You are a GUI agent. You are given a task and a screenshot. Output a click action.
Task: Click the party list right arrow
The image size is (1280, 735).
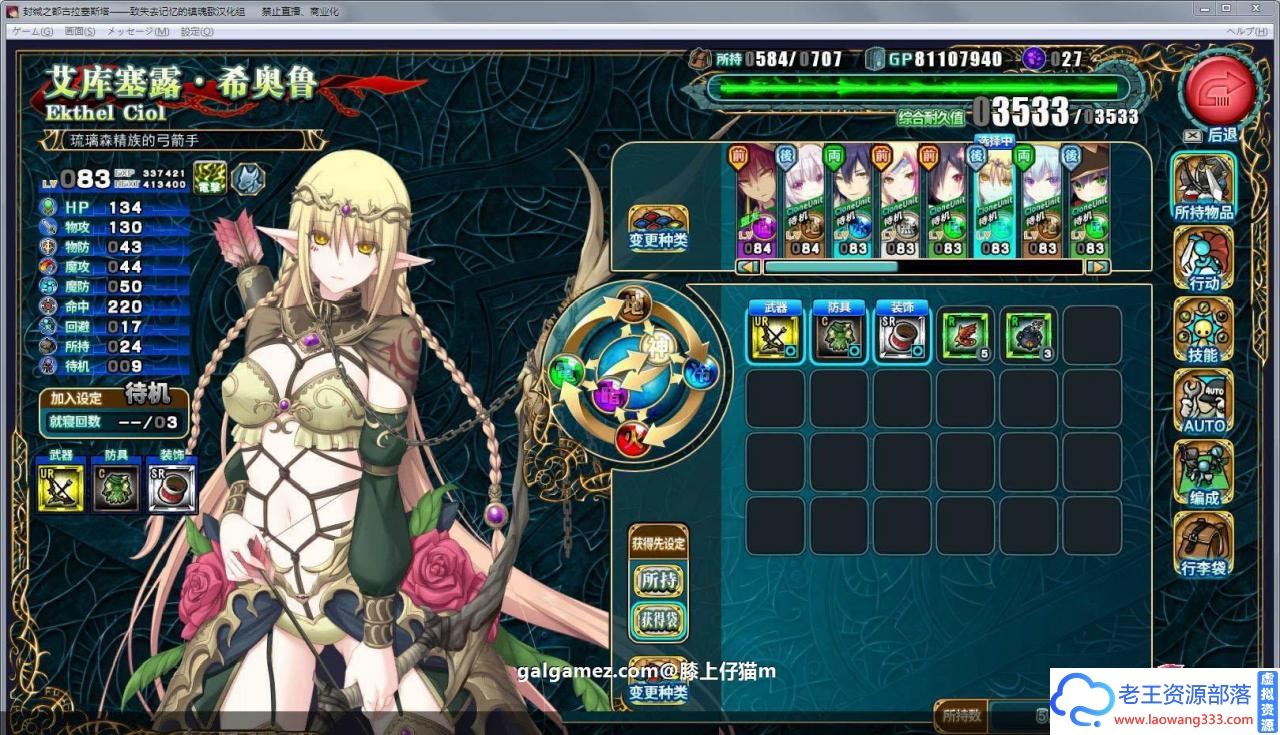click(x=1097, y=267)
